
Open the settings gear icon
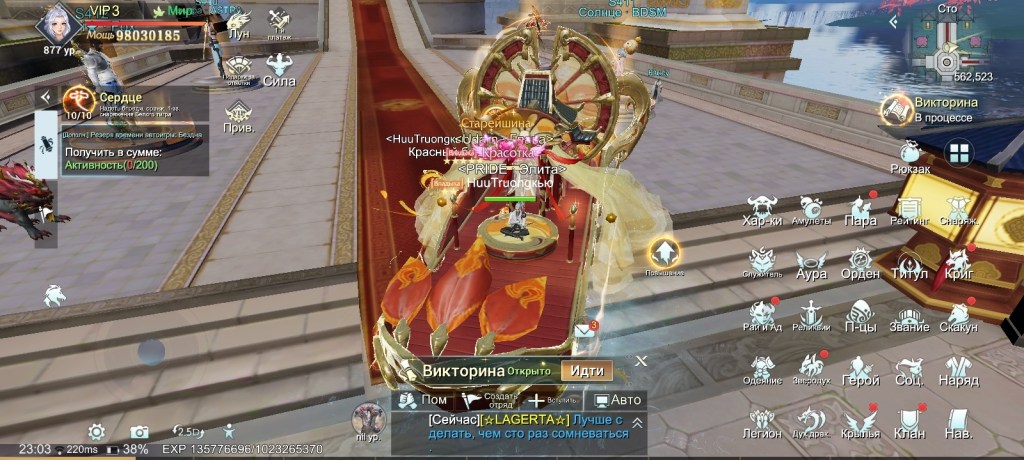[97, 431]
